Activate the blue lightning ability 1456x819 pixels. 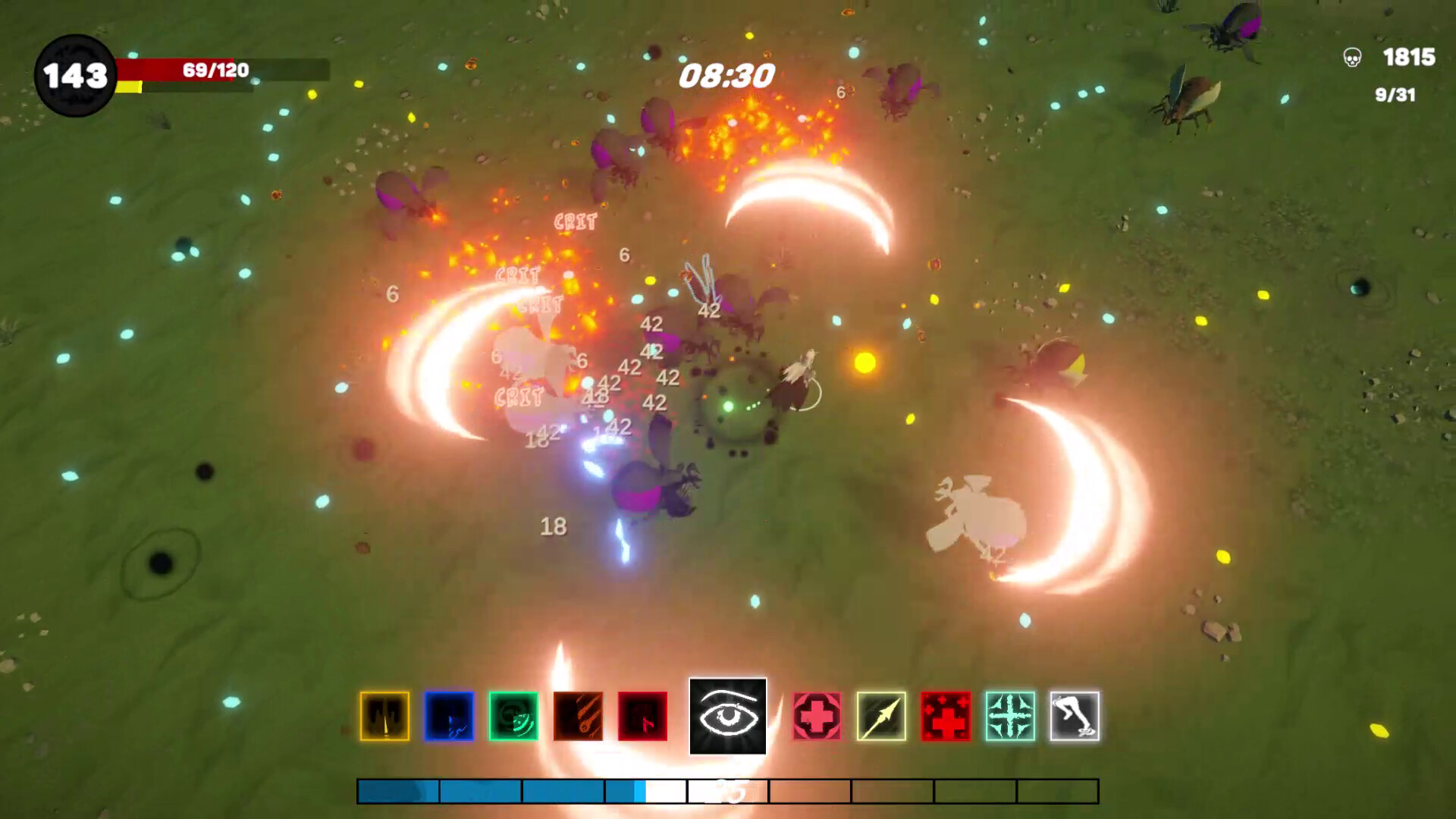[449, 717]
